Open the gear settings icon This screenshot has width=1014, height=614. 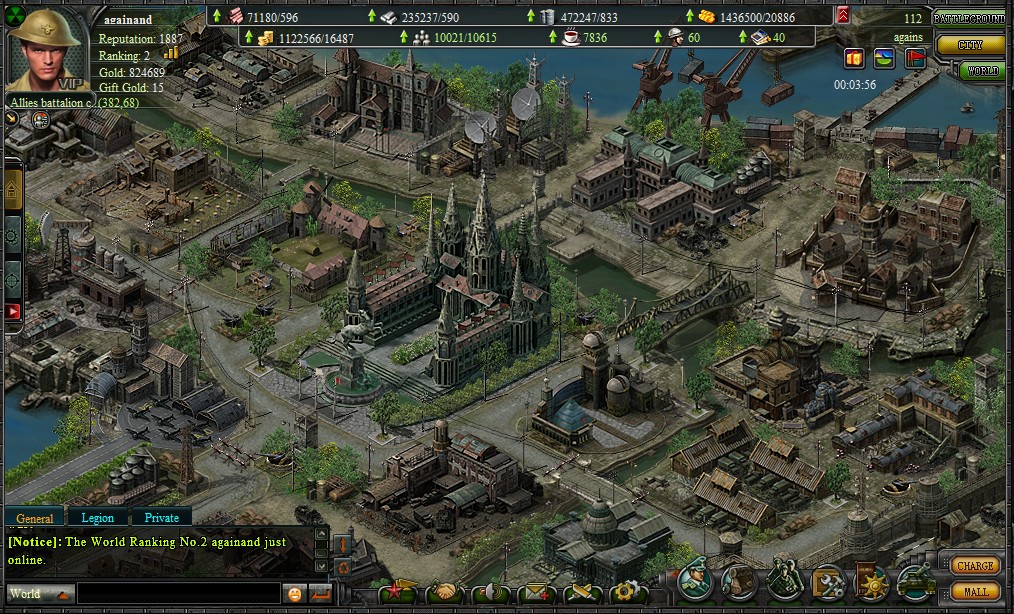coord(626,593)
